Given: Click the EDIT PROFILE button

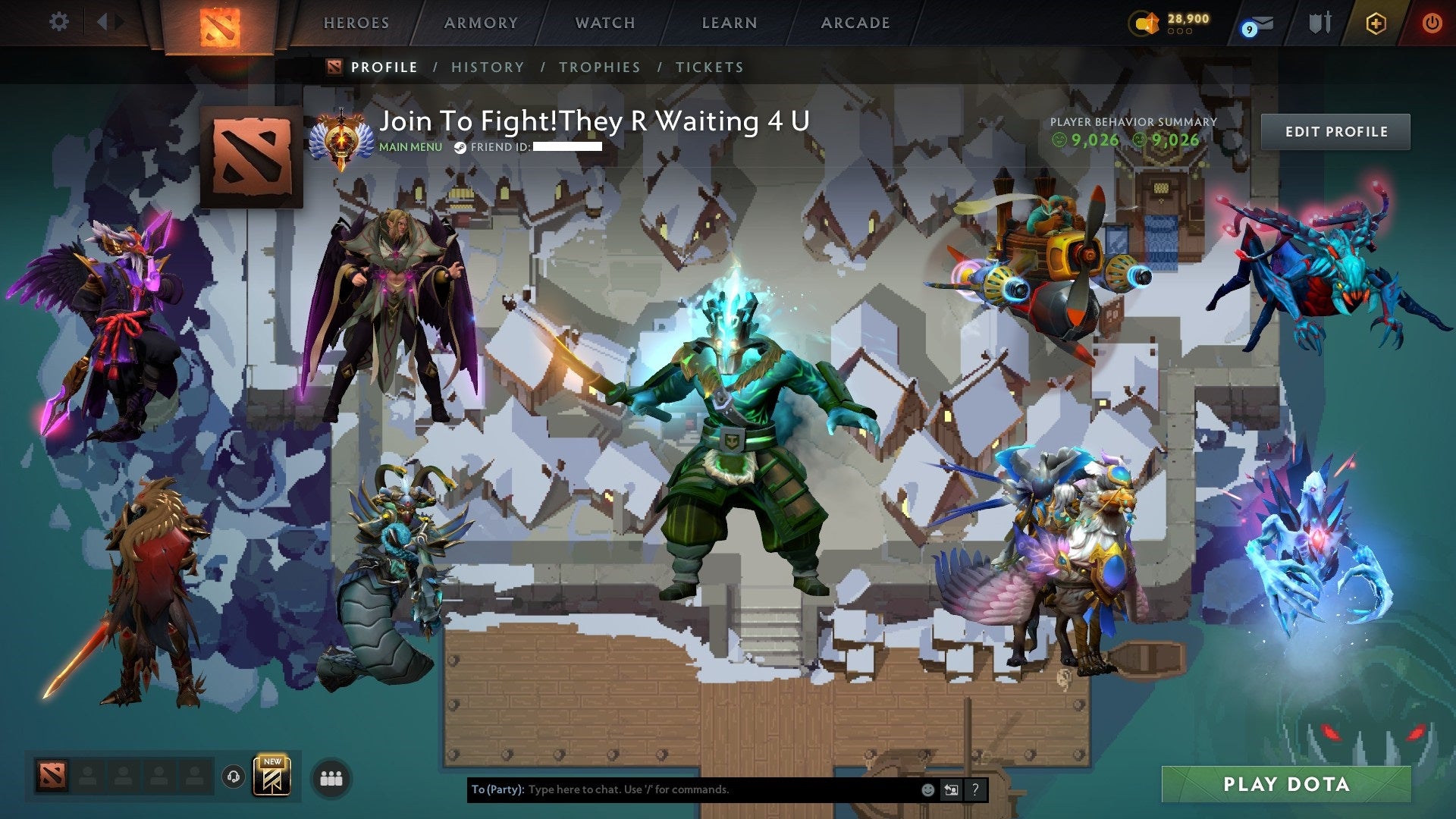Looking at the screenshot, I should coord(1337,130).
